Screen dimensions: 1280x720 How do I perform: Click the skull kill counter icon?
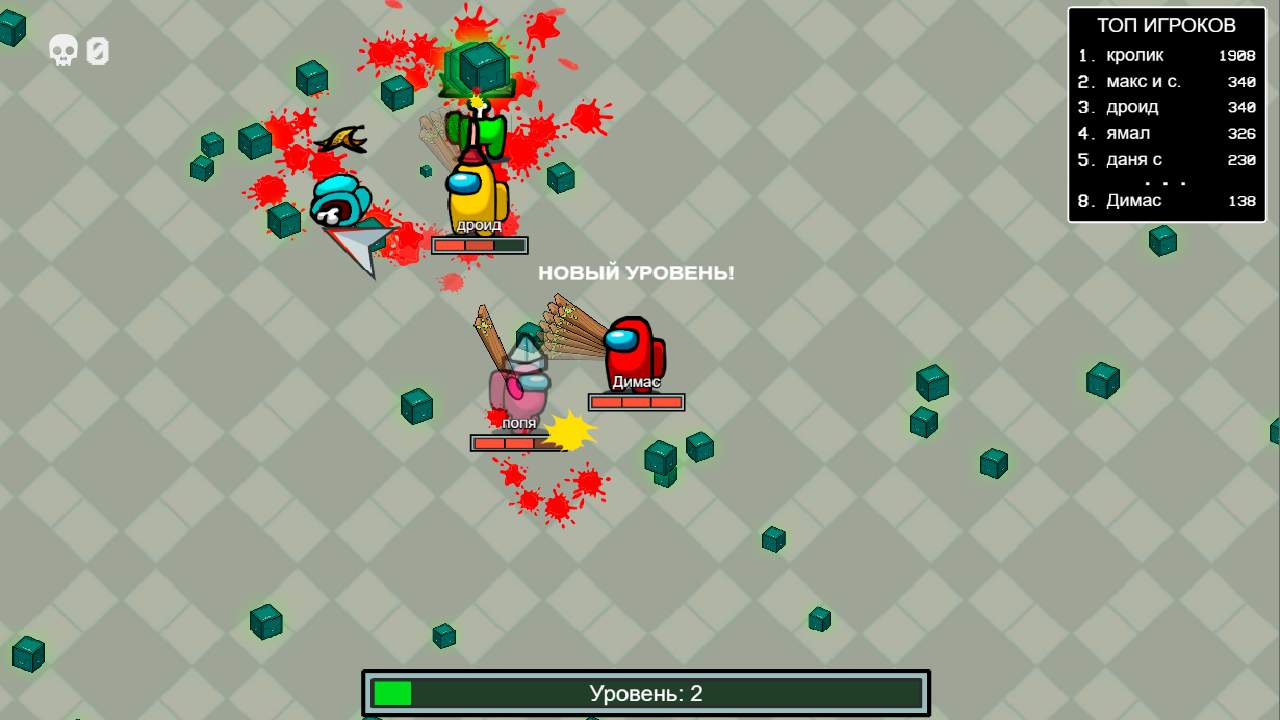click(62, 49)
